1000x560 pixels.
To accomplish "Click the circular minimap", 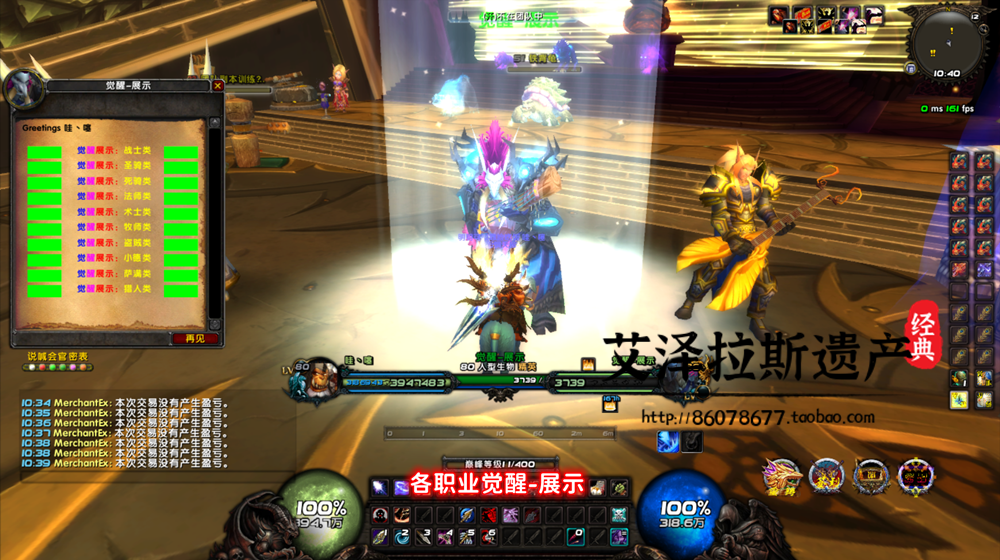I will click(944, 42).
